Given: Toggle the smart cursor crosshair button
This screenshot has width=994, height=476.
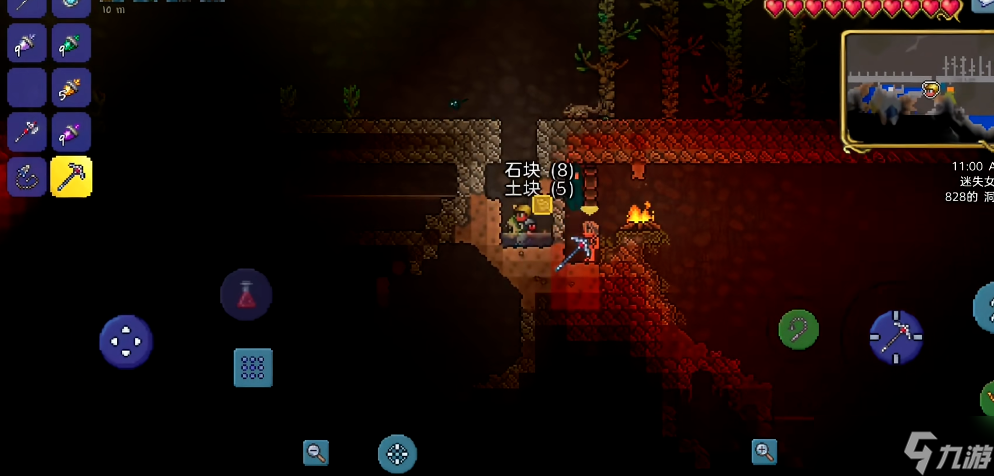Looking at the screenshot, I should click(x=397, y=454).
